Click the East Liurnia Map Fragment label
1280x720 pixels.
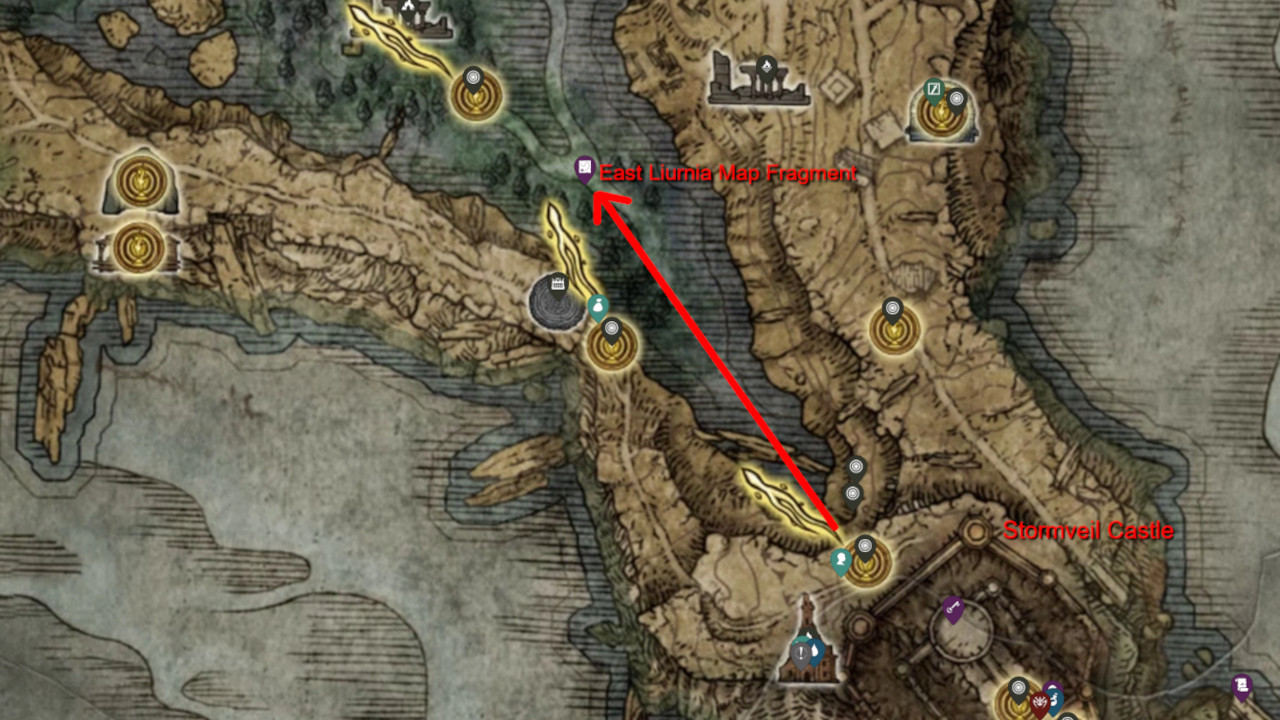(x=728, y=172)
